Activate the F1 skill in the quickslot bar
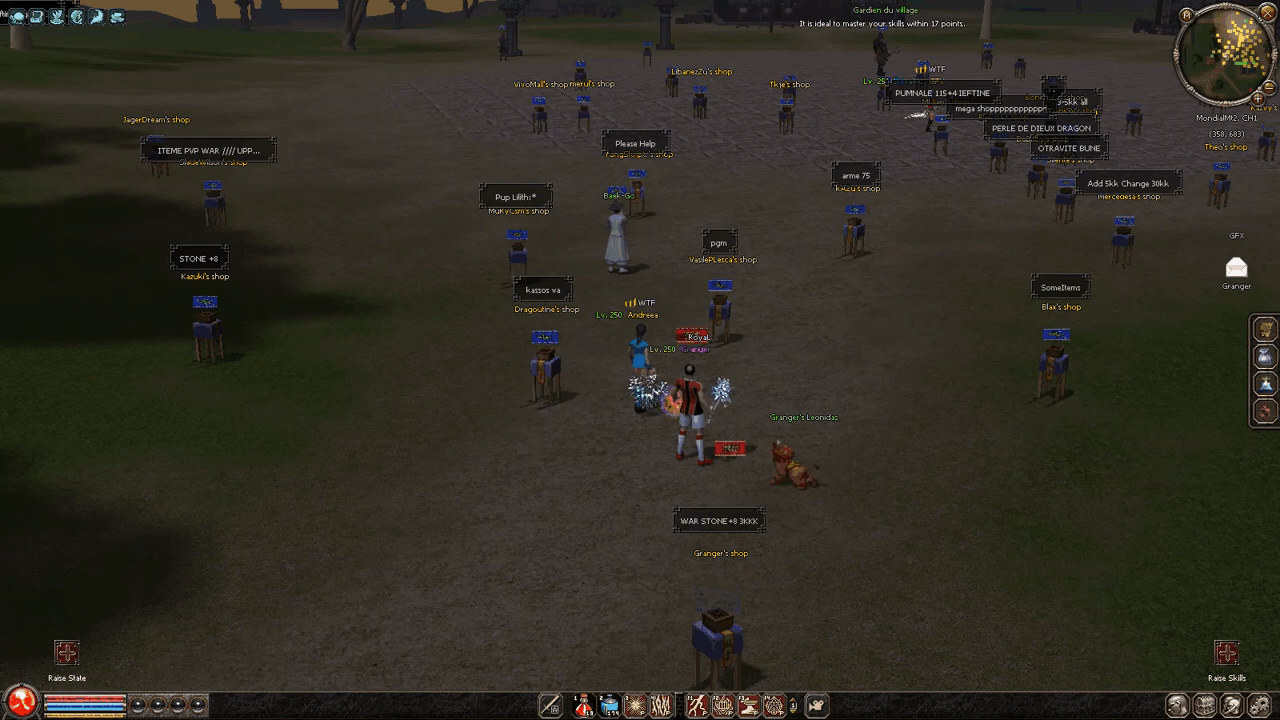 pos(697,706)
